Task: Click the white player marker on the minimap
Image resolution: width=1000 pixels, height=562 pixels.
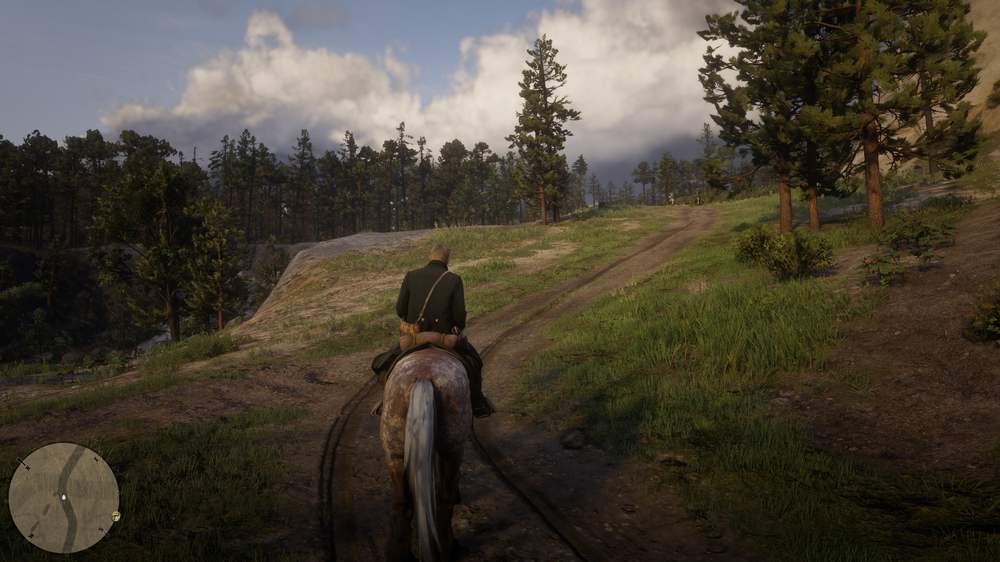Action: (x=64, y=496)
